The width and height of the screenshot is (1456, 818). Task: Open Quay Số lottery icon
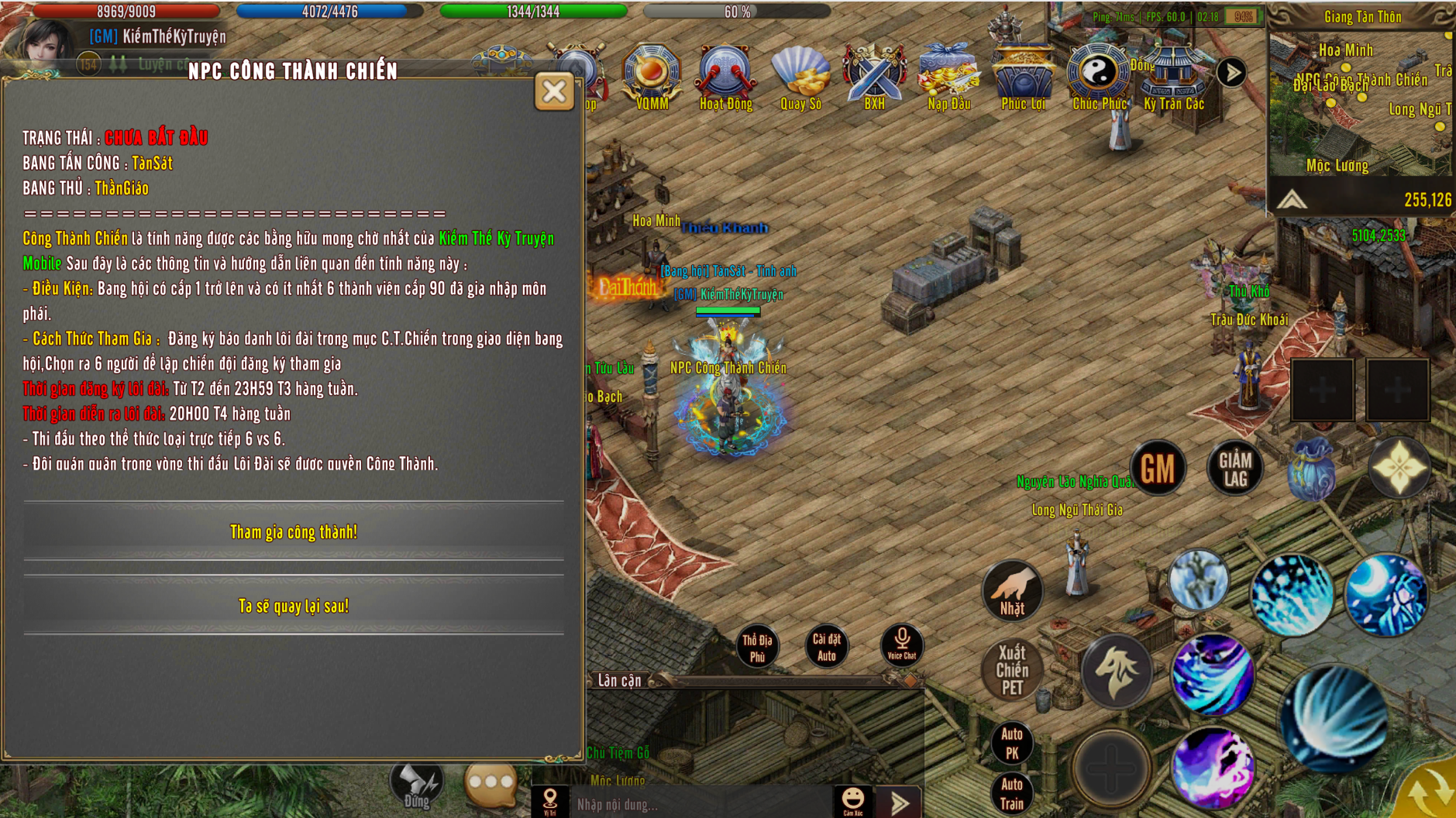tap(800, 76)
